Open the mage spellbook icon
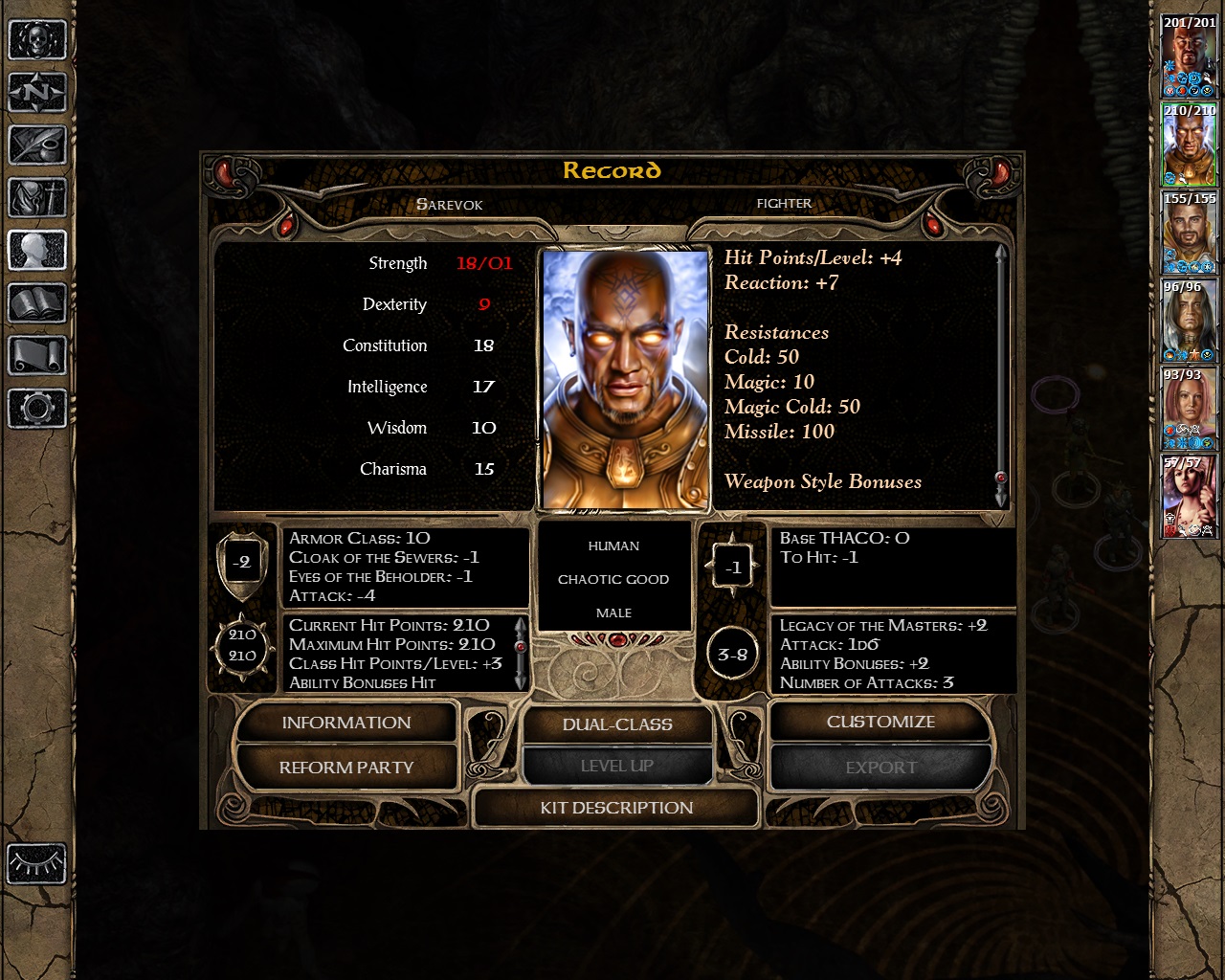Screen dimensions: 1225x980 [x=37, y=304]
